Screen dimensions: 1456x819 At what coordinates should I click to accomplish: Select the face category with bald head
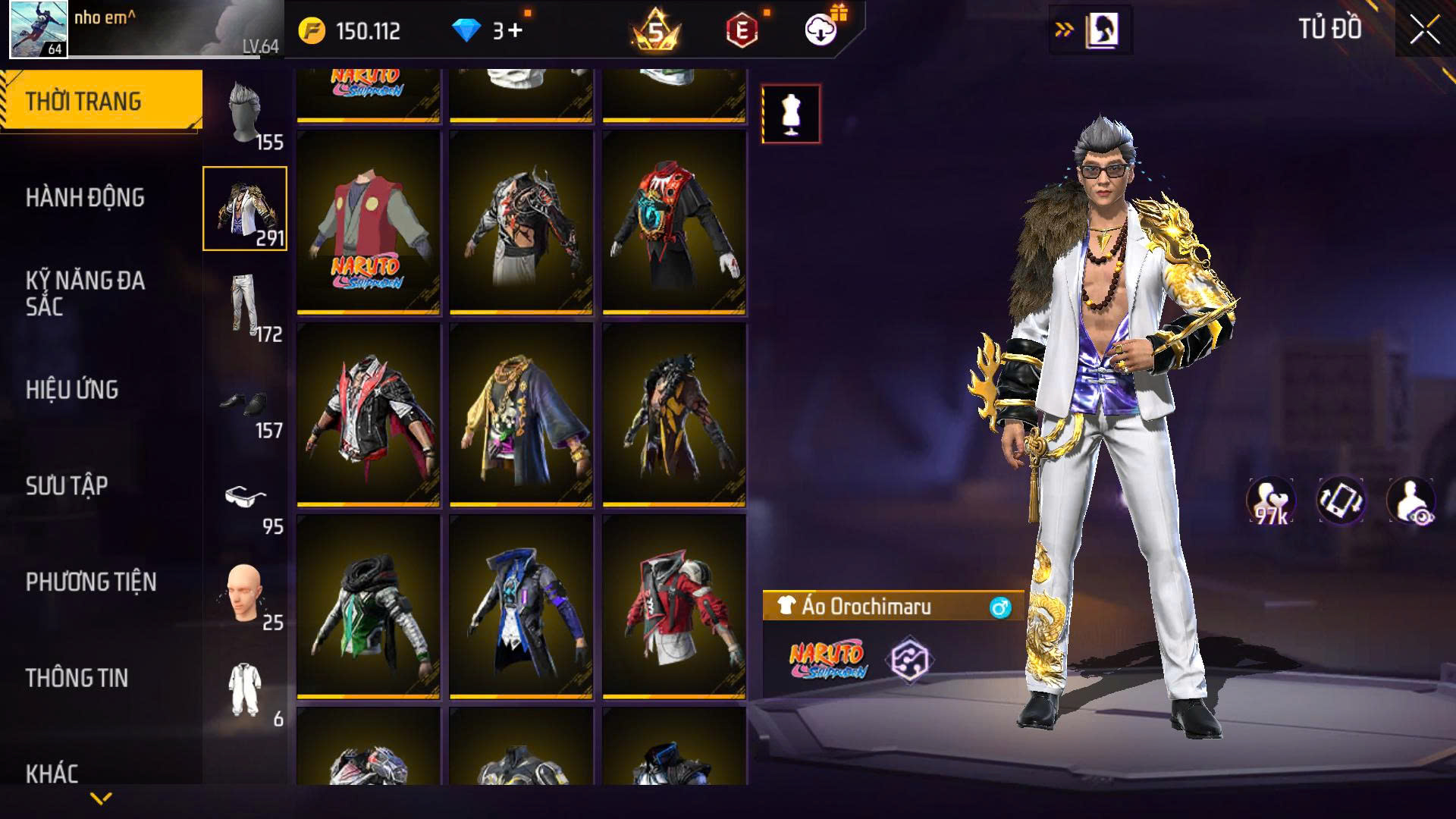[x=245, y=595]
